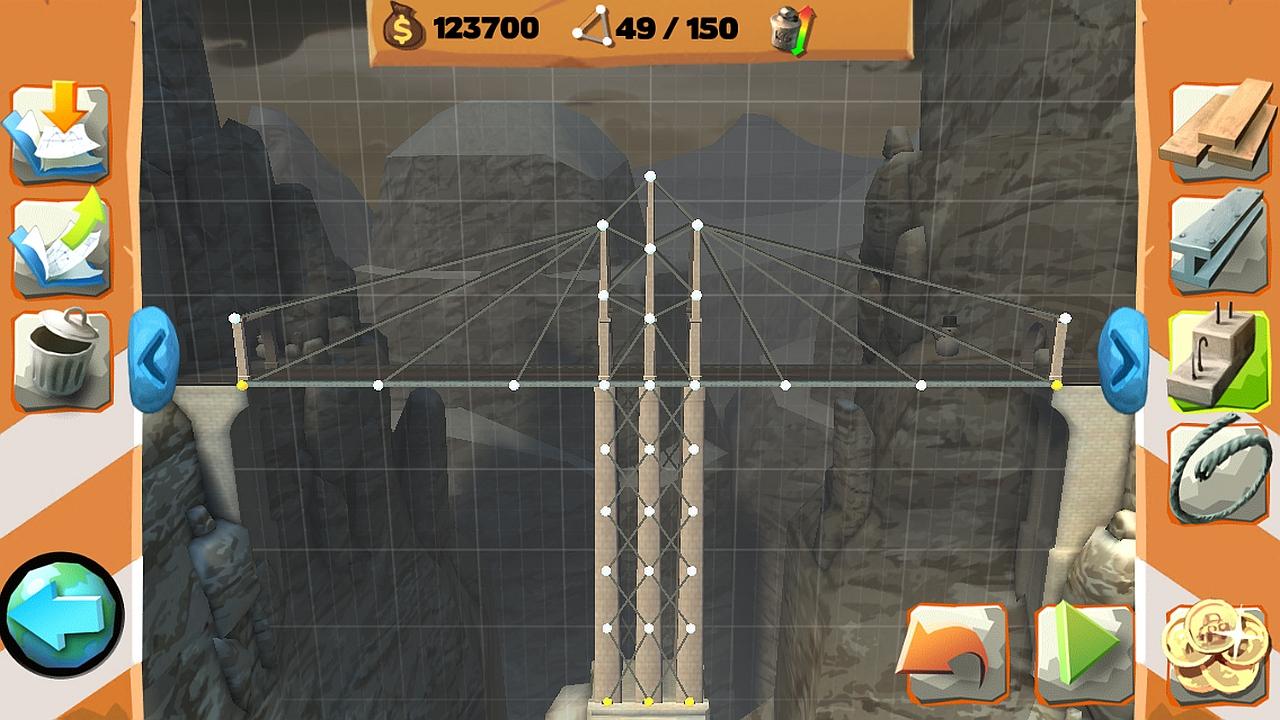The height and width of the screenshot is (720, 1280).
Task: Click the 49/150 material counter
Action: tap(676, 28)
